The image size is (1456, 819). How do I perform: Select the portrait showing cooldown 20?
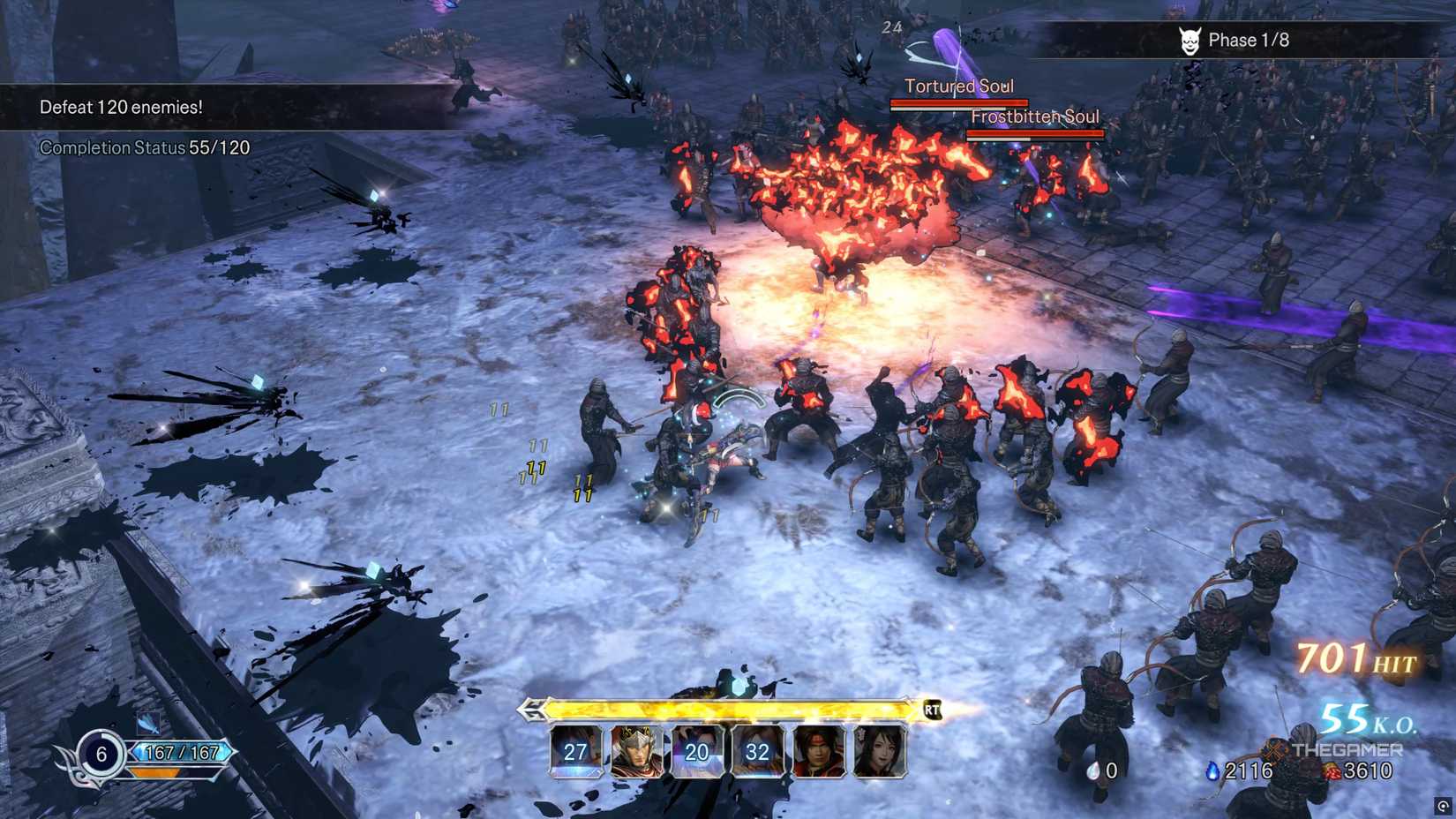(696, 752)
